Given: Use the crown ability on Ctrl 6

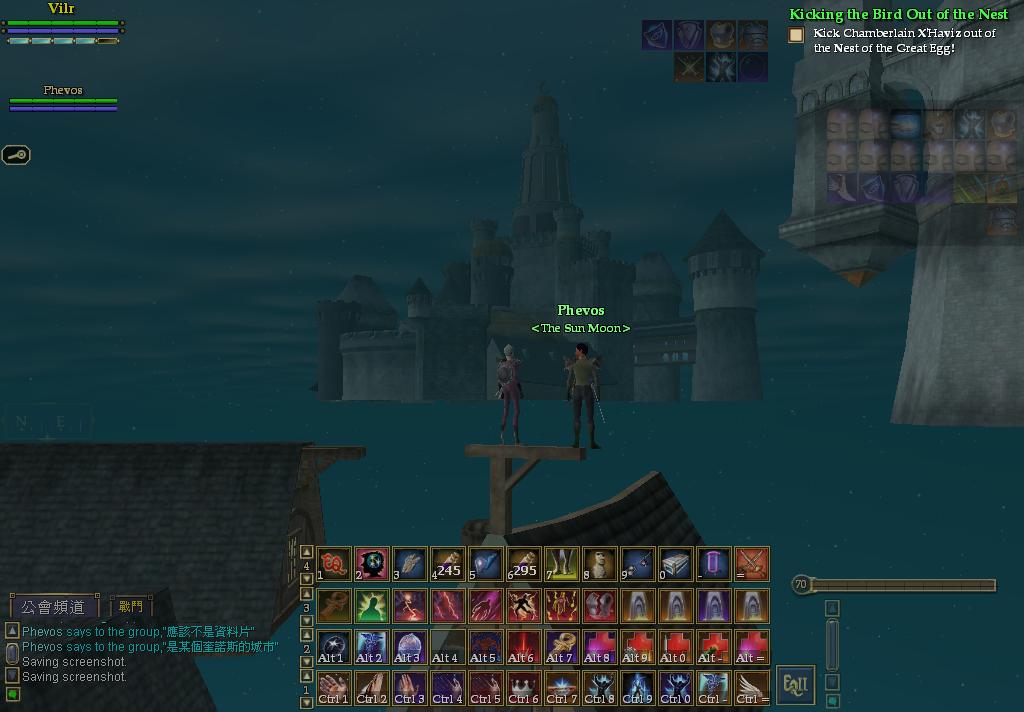Looking at the screenshot, I should coord(523,687).
